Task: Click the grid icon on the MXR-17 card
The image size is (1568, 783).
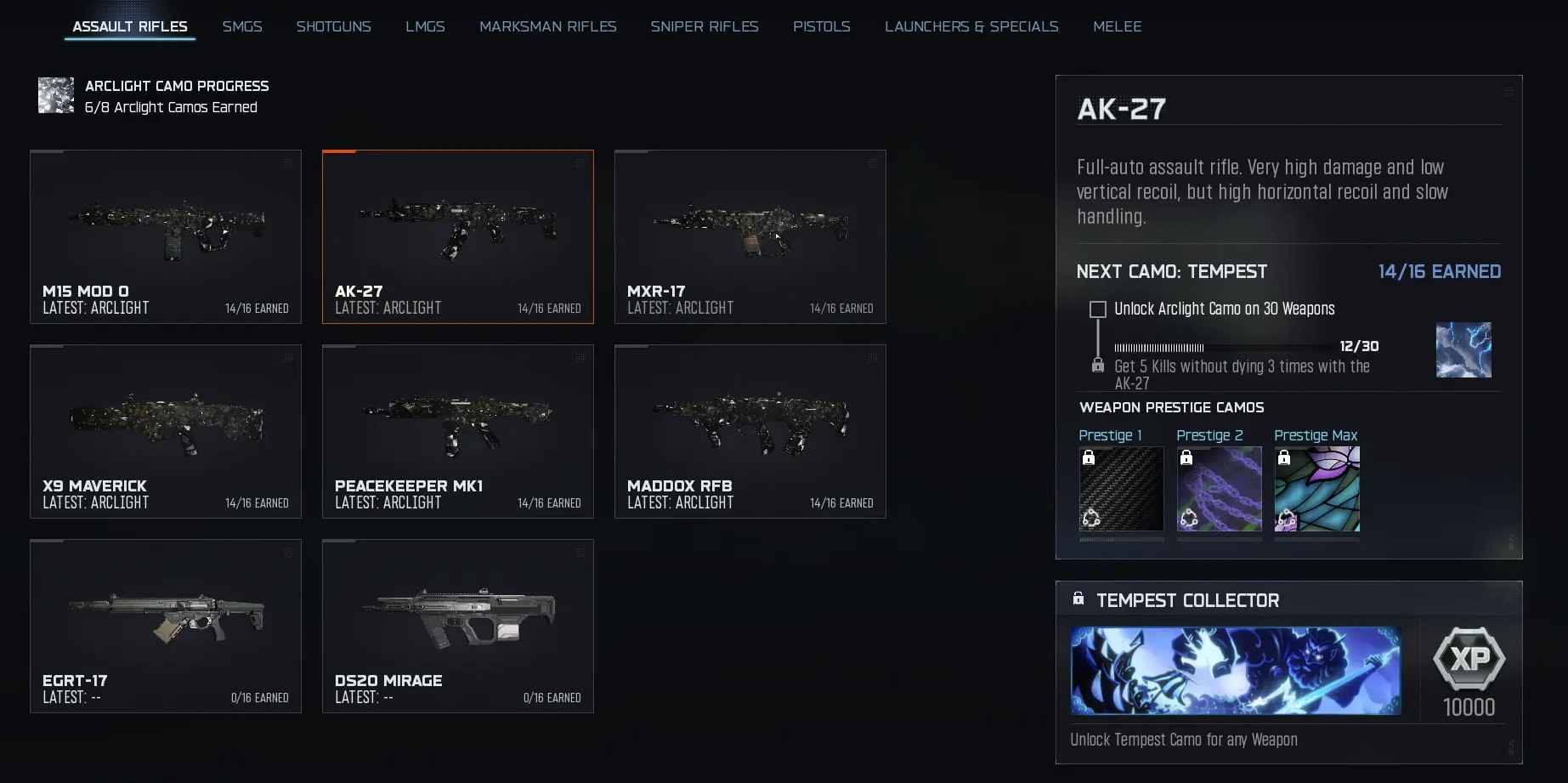Action: click(x=872, y=164)
